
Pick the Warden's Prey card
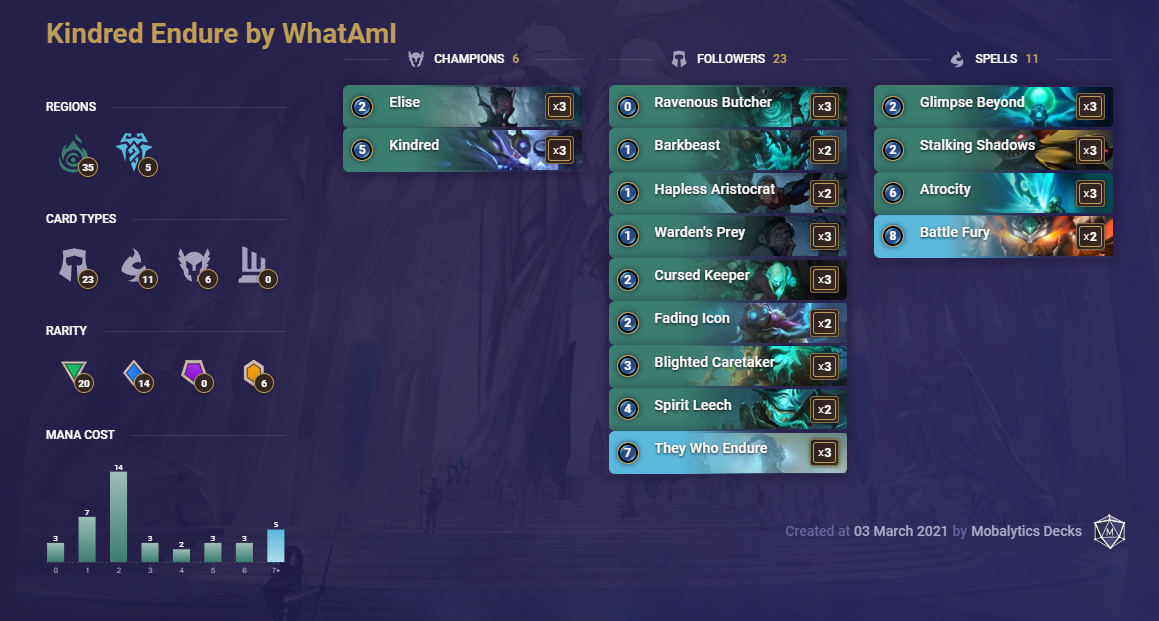[x=727, y=236]
